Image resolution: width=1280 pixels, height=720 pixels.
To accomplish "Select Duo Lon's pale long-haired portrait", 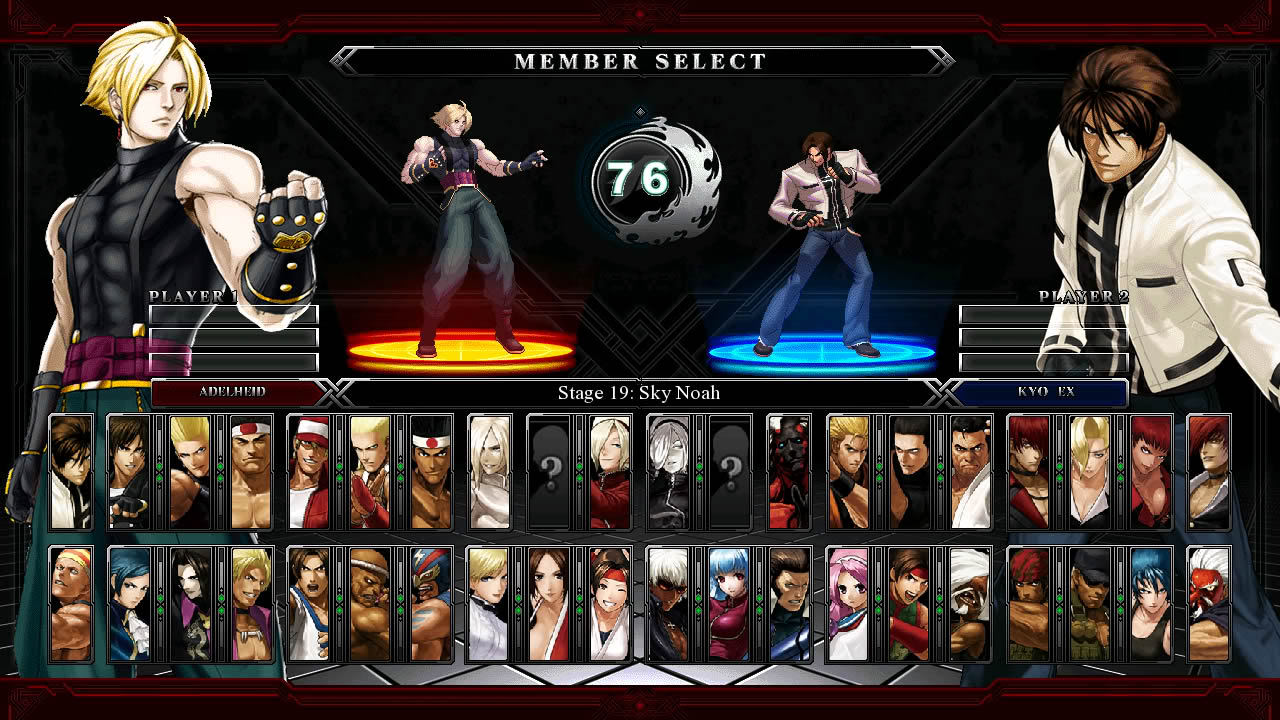I will [190, 604].
